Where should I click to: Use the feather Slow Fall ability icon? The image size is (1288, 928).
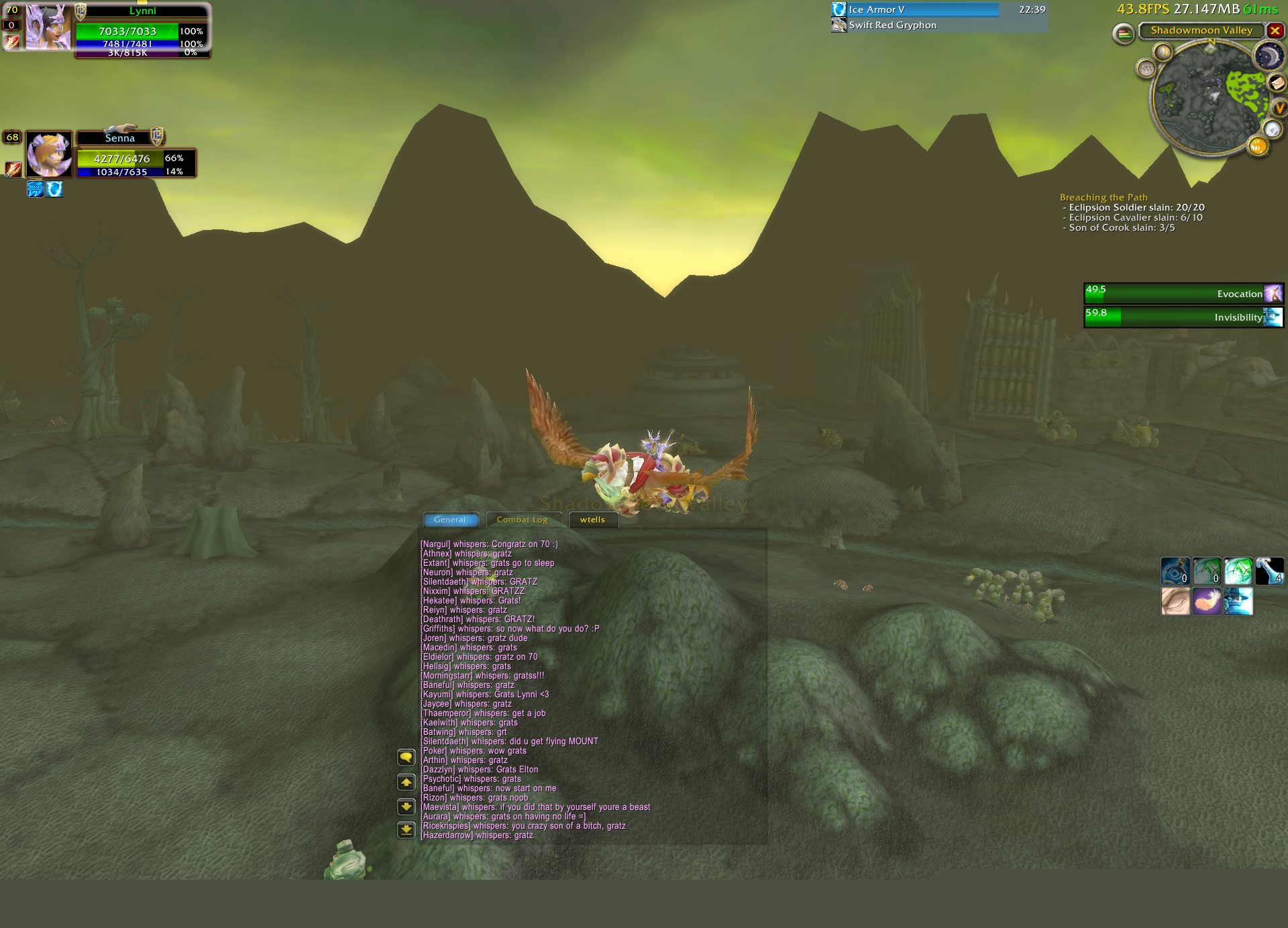(x=1206, y=601)
